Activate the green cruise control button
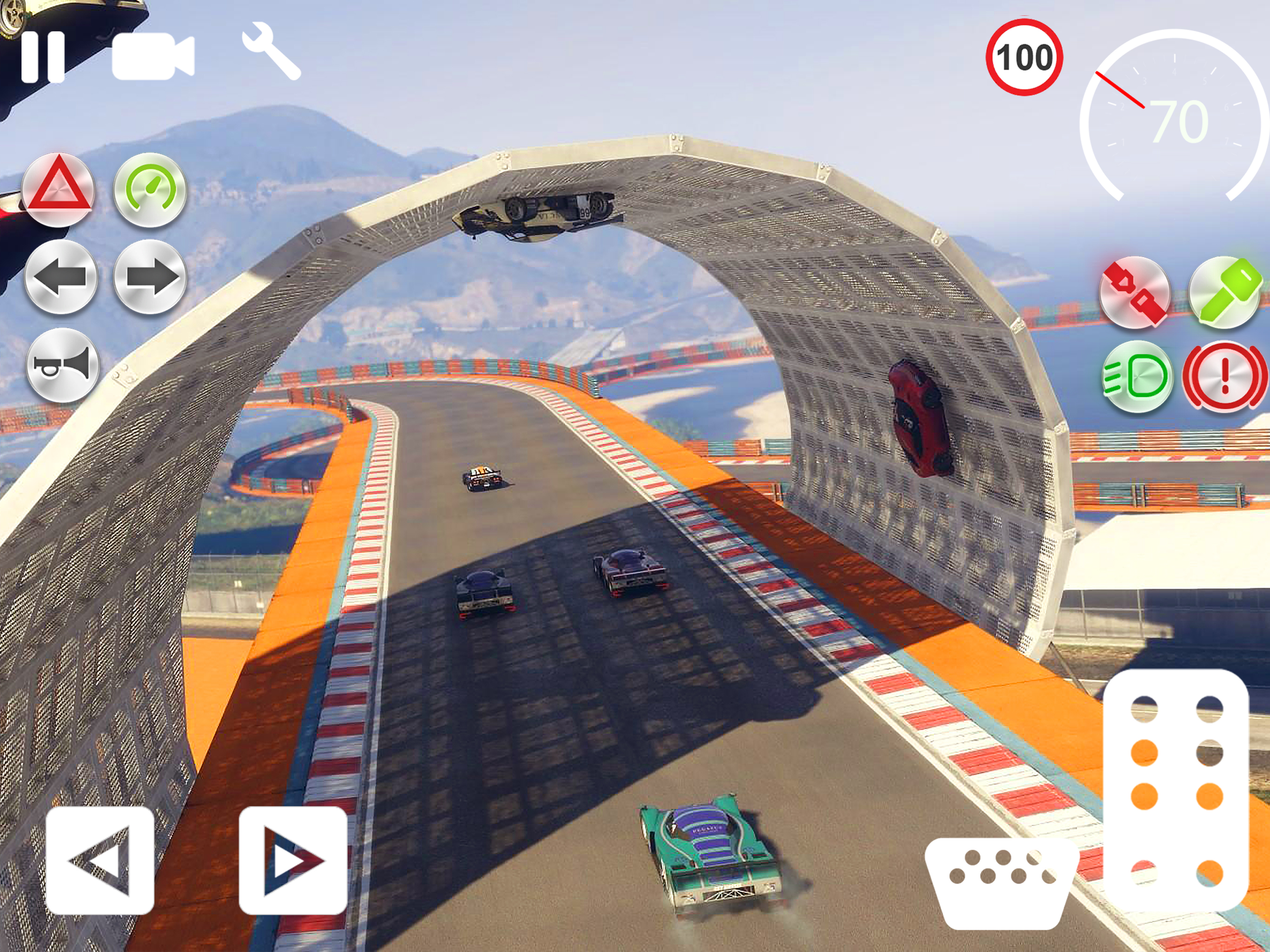 (x=150, y=190)
